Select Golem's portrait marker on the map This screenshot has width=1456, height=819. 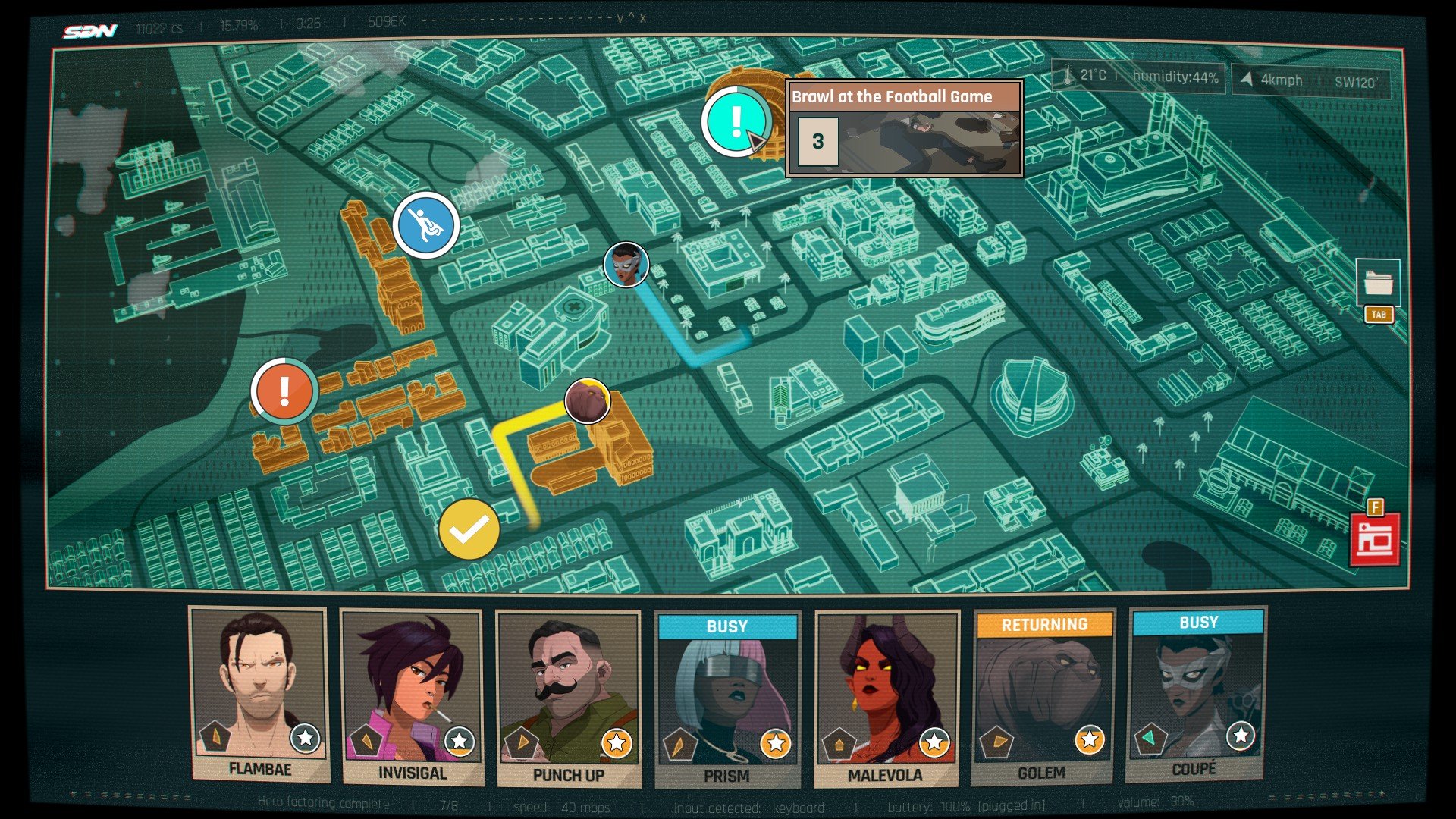click(587, 400)
